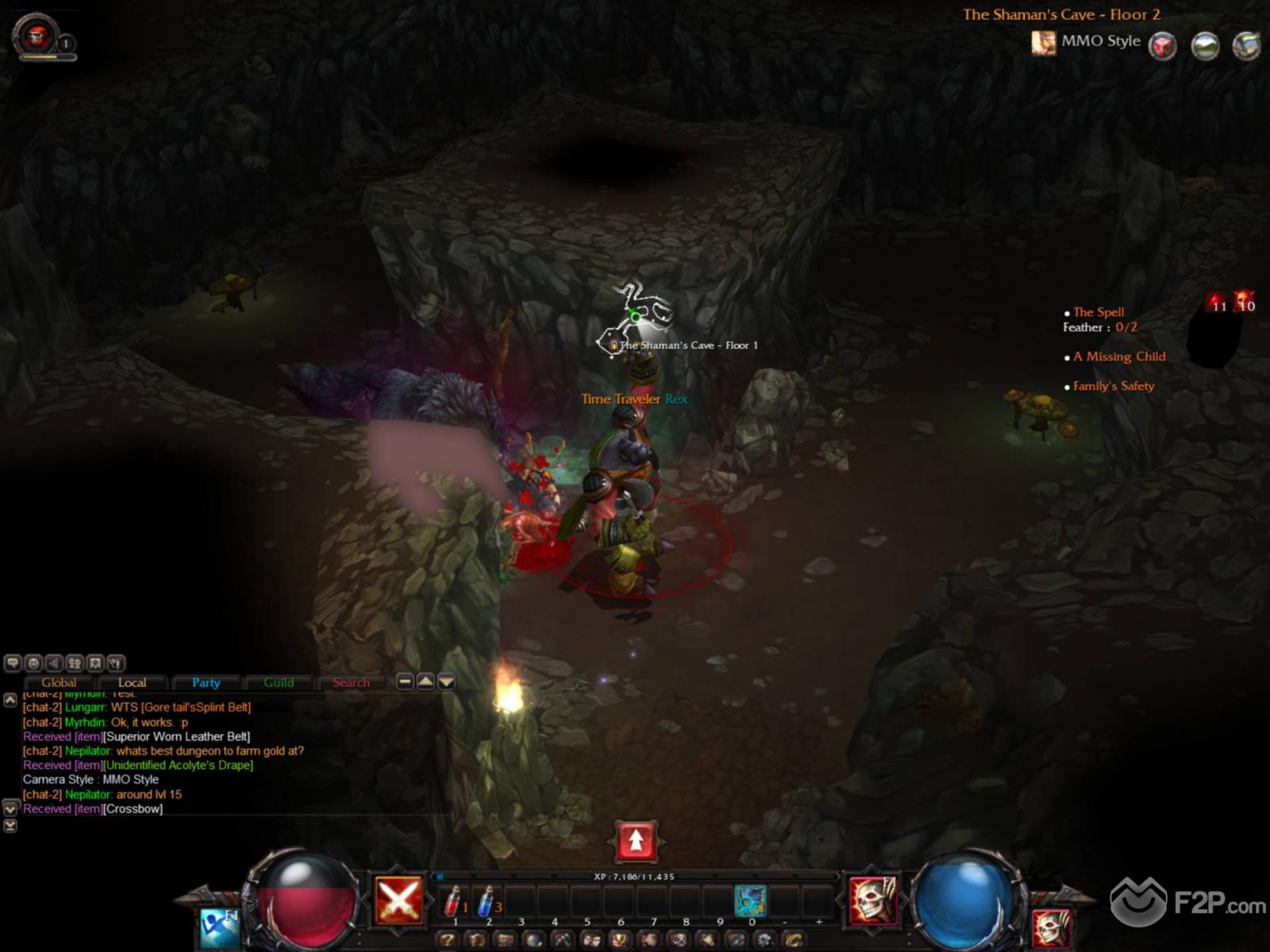
Task: Toggle the MMO Style camera icon
Action: click(x=1043, y=43)
